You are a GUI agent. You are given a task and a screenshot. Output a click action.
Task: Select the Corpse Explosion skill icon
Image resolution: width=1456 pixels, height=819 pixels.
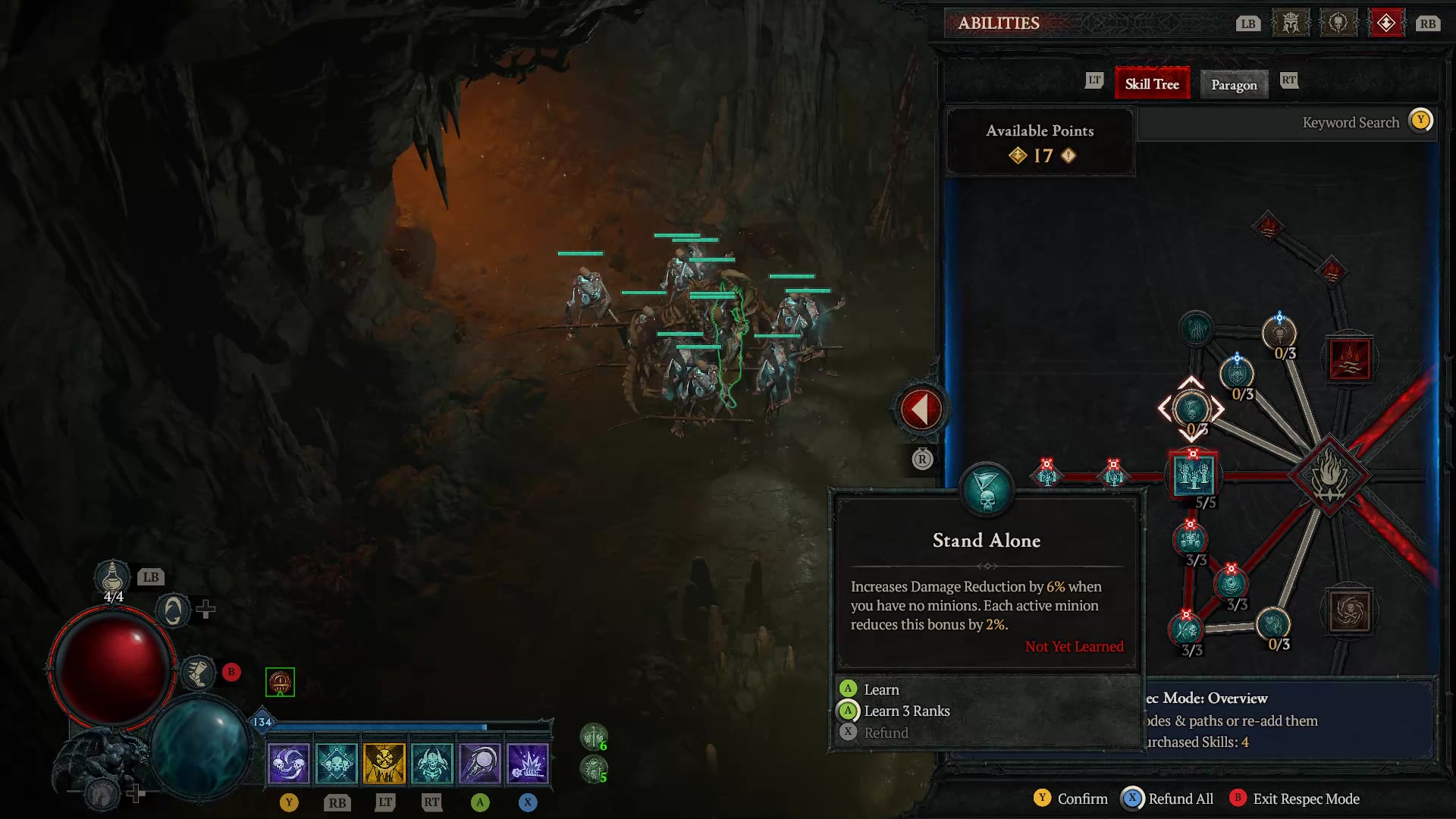click(x=529, y=762)
